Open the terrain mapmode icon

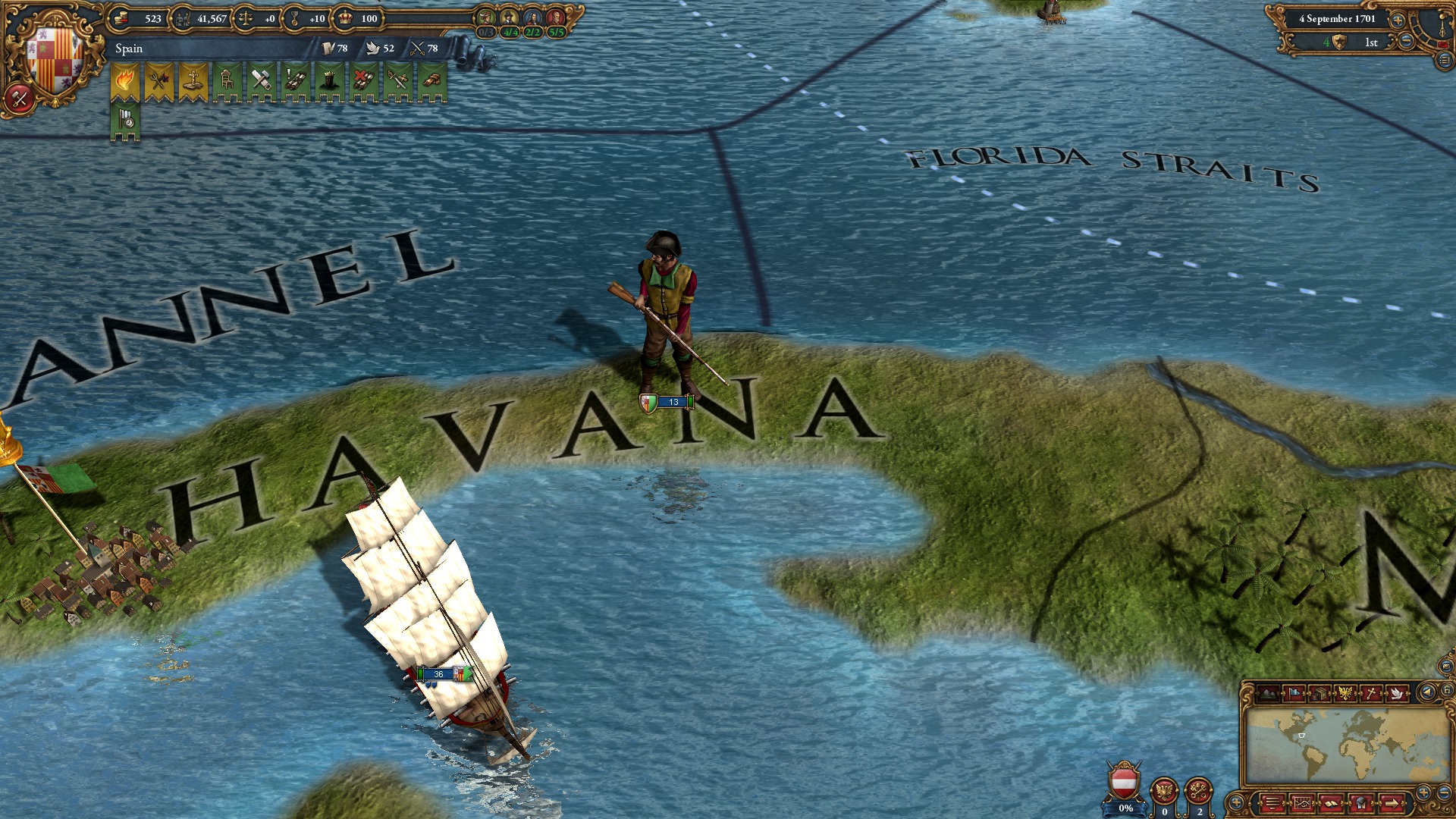pos(1268,692)
